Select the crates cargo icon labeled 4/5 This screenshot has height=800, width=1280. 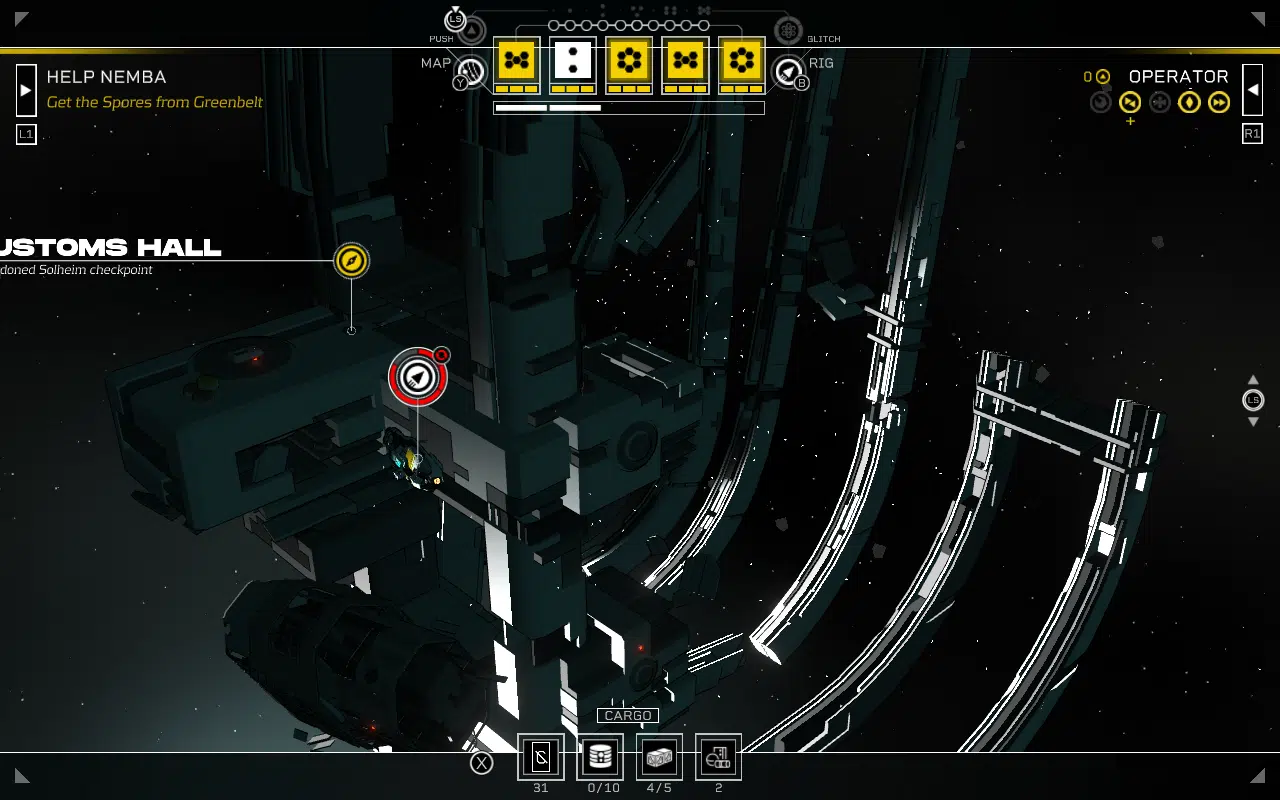tap(659, 758)
